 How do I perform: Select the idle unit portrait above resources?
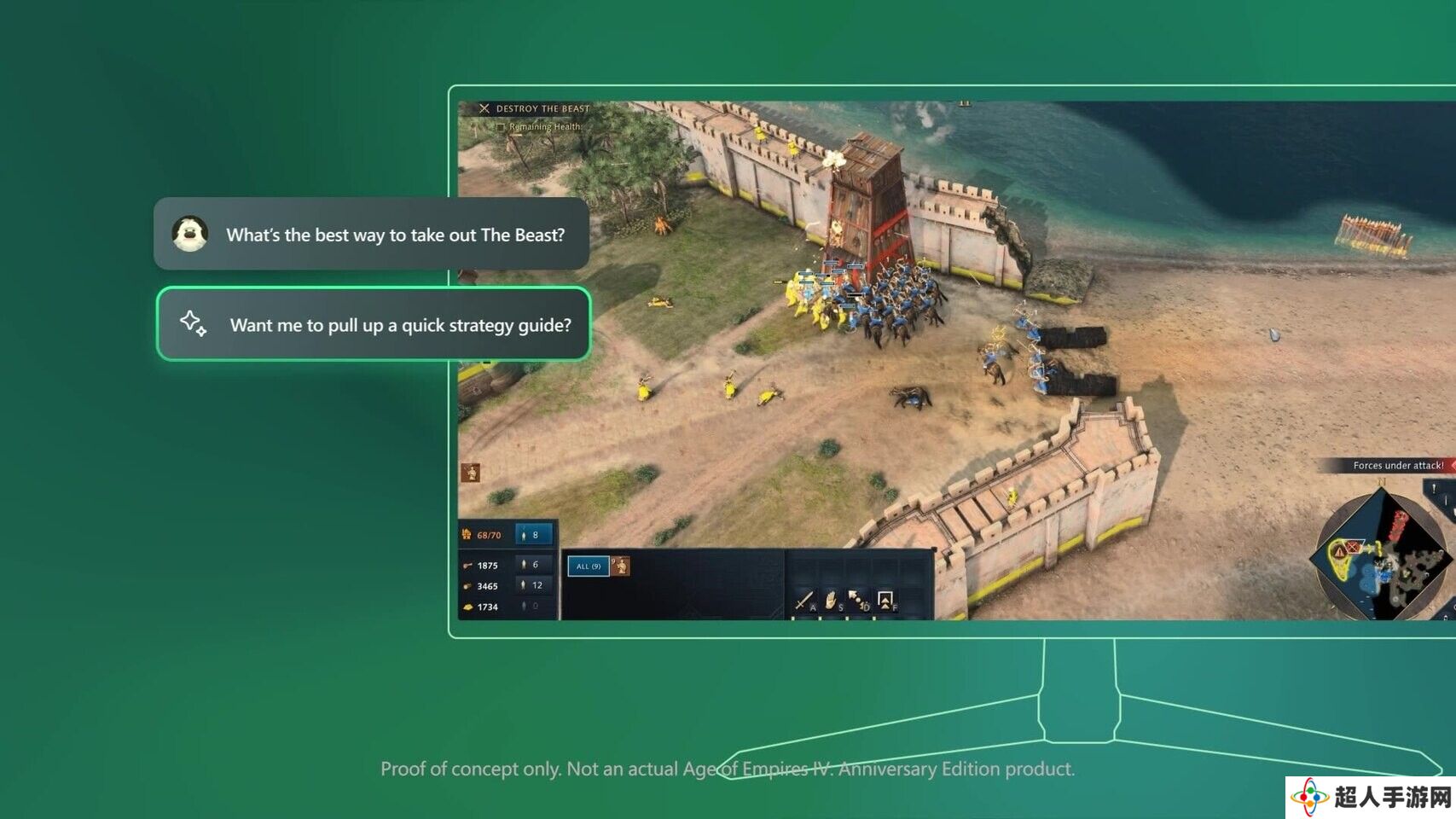470,472
